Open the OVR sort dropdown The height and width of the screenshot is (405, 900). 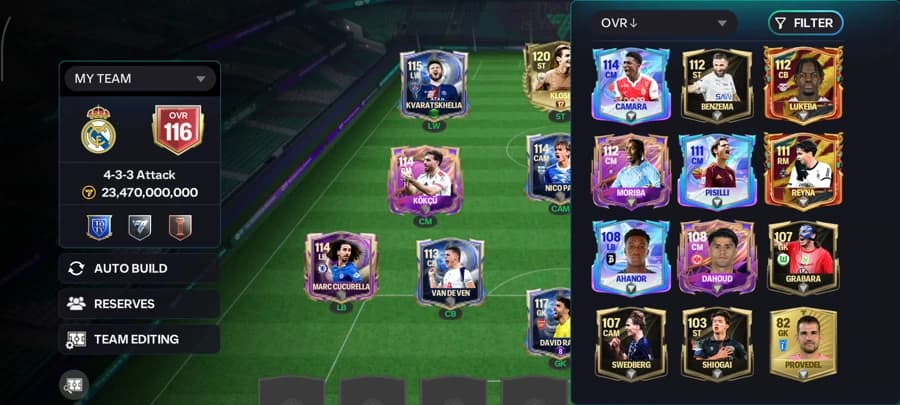pyautogui.click(x=663, y=23)
